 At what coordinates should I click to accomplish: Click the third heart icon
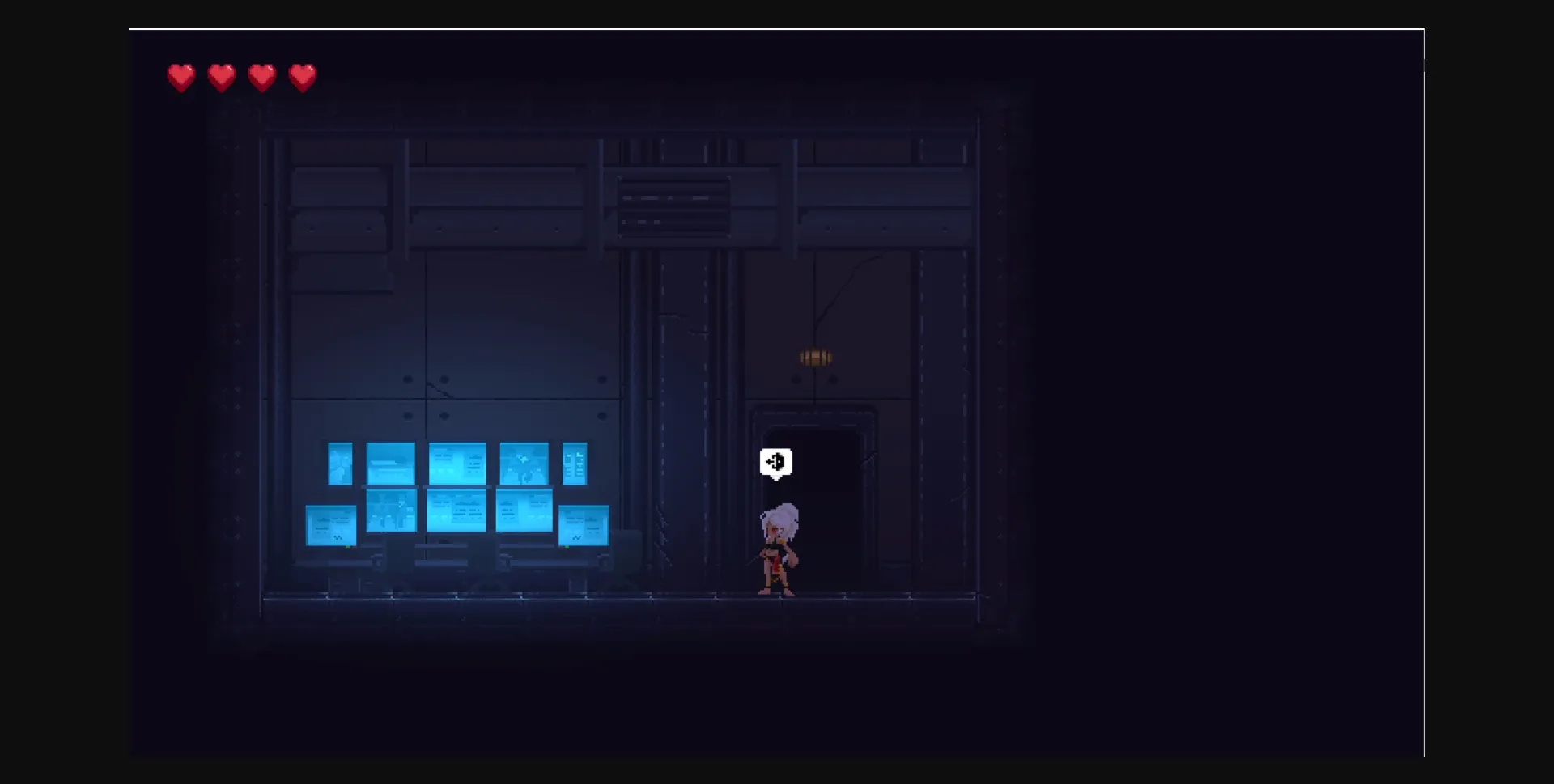(x=263, y=77)
